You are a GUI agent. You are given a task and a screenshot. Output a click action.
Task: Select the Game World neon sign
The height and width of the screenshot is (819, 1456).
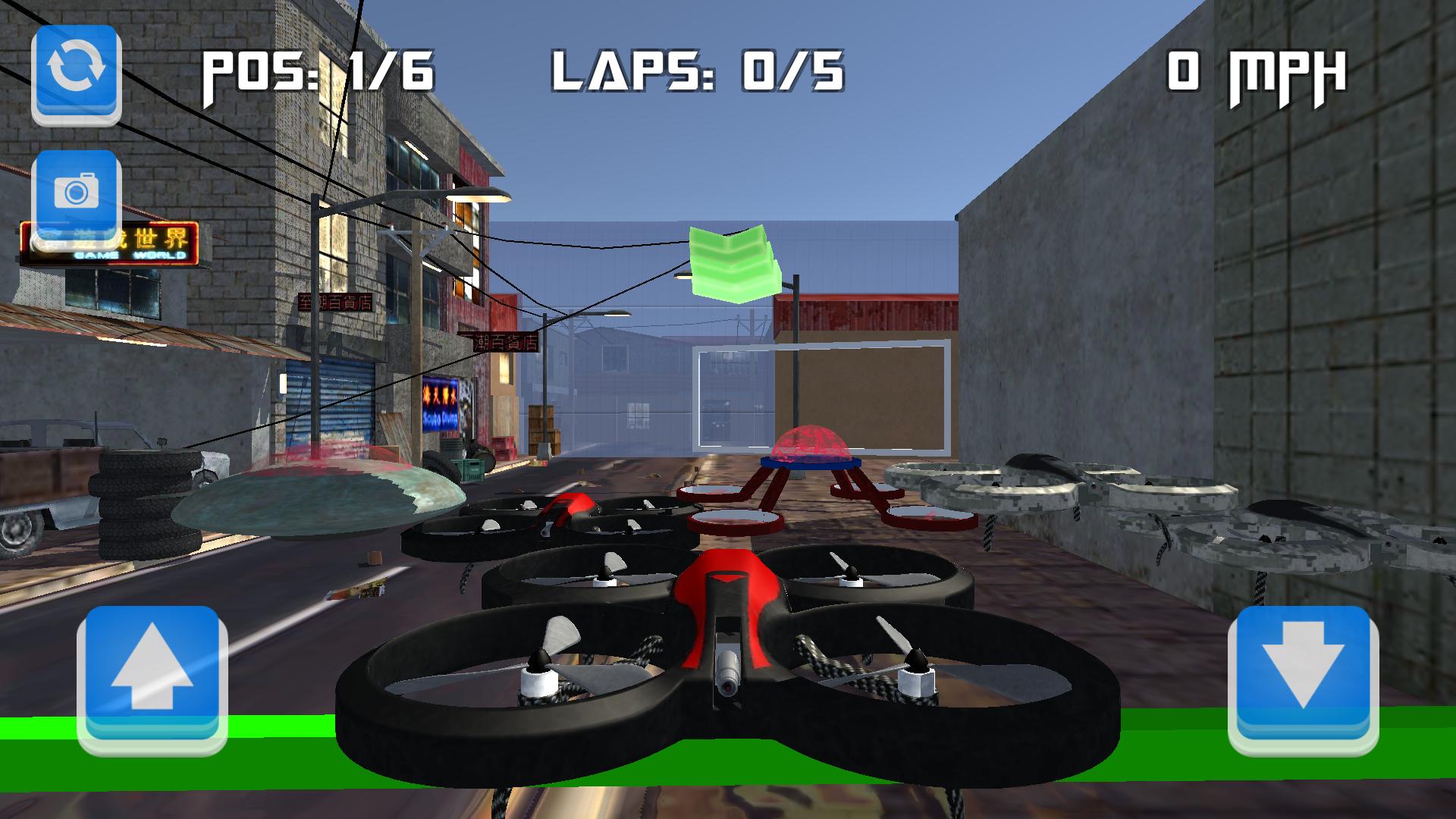coord(112,243)
